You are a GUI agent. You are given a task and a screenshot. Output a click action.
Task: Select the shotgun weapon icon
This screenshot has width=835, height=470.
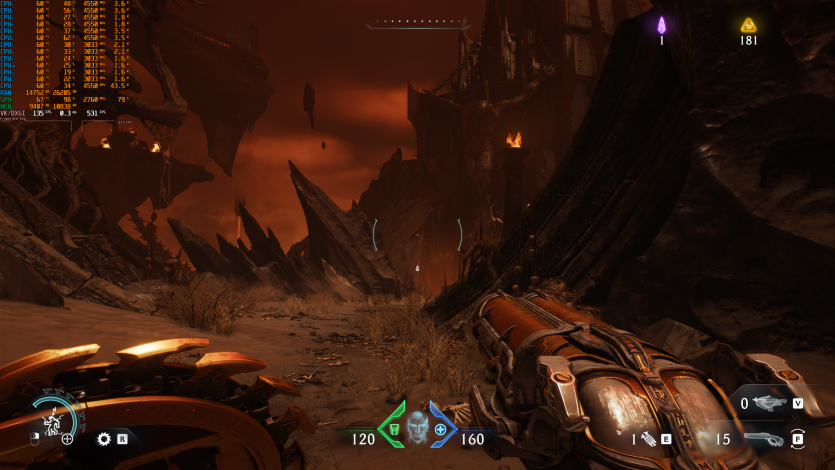(x=763, y=438)
